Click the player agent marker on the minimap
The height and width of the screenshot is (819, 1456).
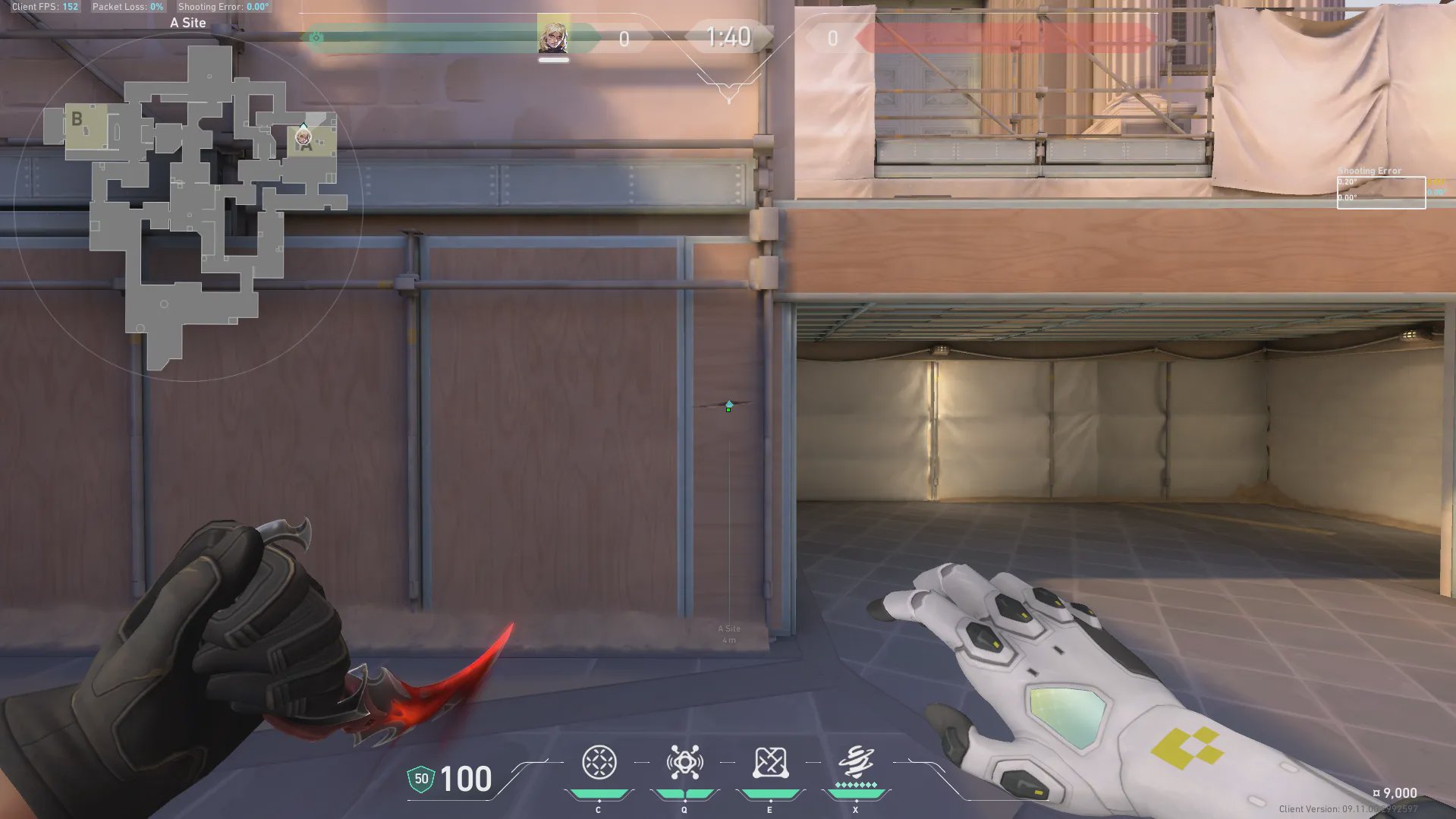(x=303, y=137)
